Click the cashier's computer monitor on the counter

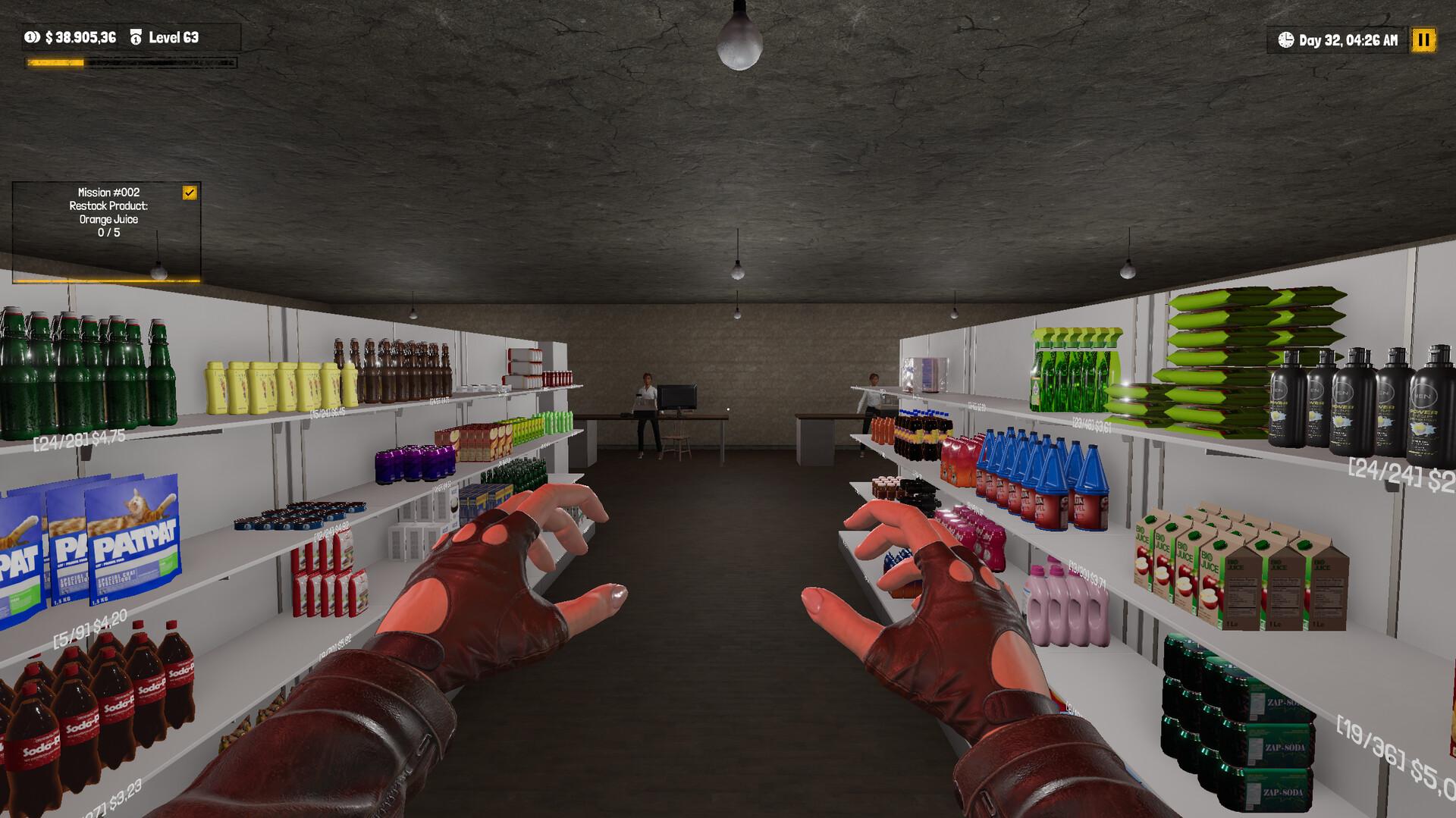(677, 397)
